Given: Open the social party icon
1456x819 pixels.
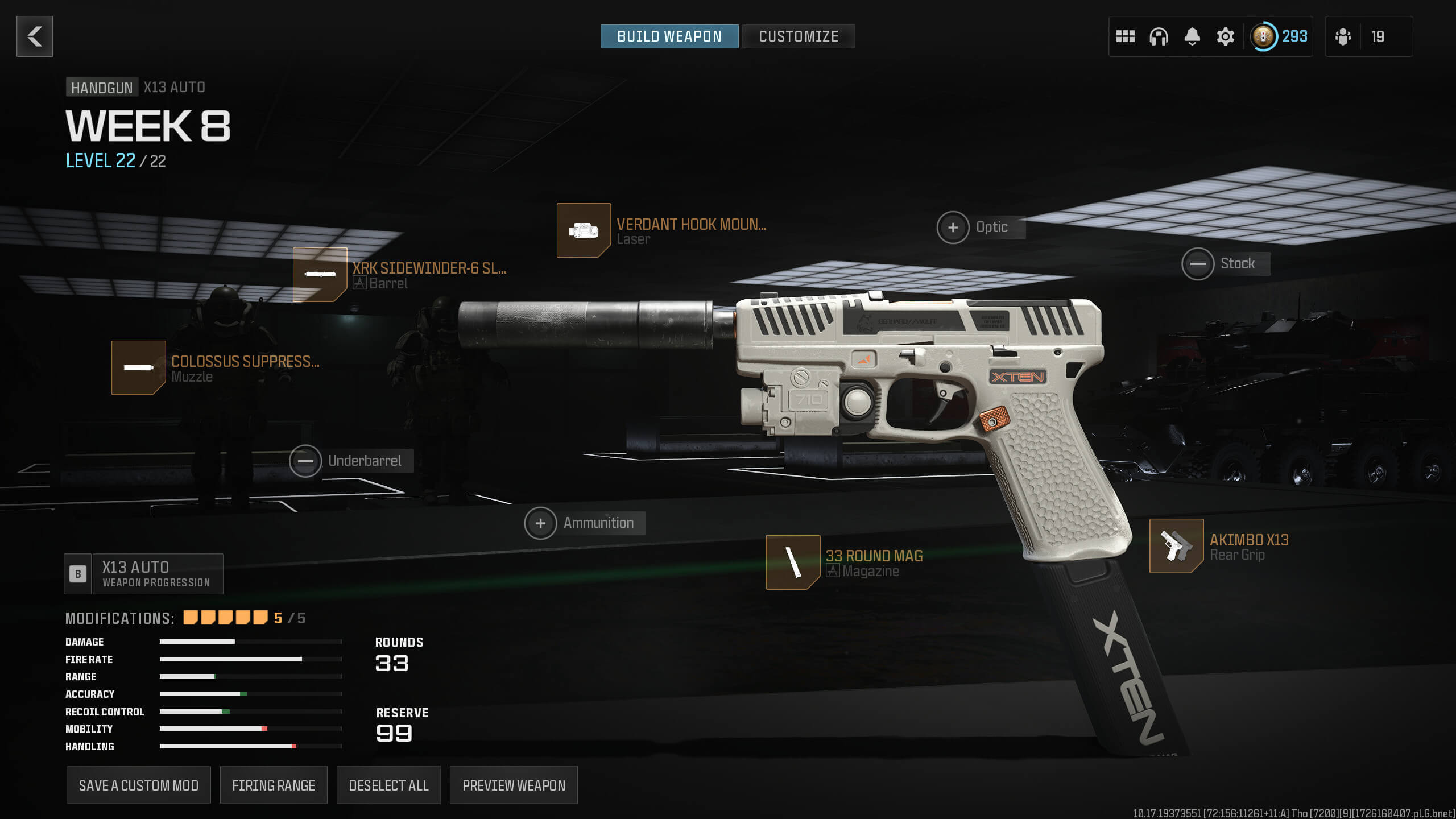Looking at the screenshot, I should [1343, 36].
